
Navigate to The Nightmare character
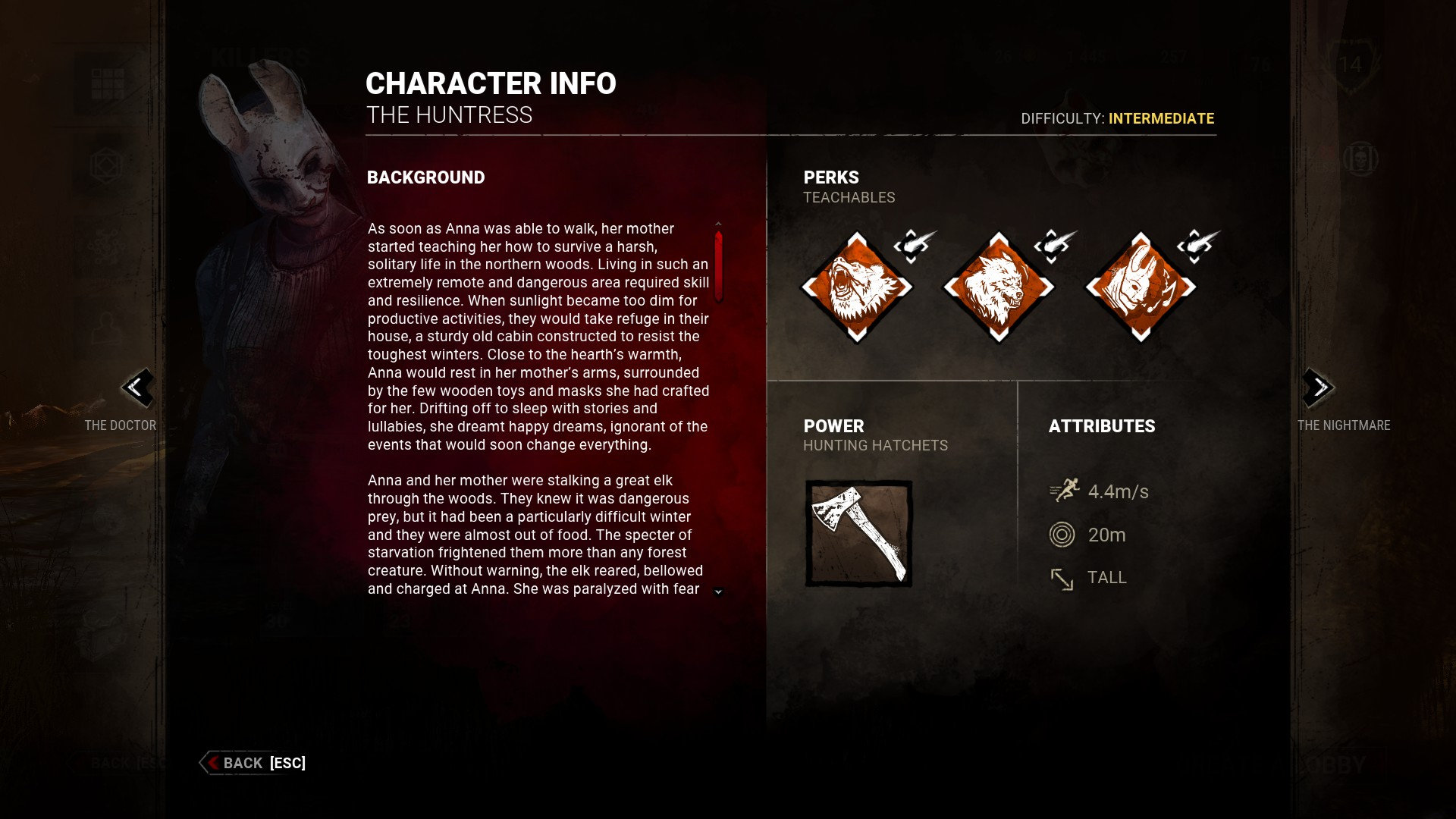tap(1343, 425)
